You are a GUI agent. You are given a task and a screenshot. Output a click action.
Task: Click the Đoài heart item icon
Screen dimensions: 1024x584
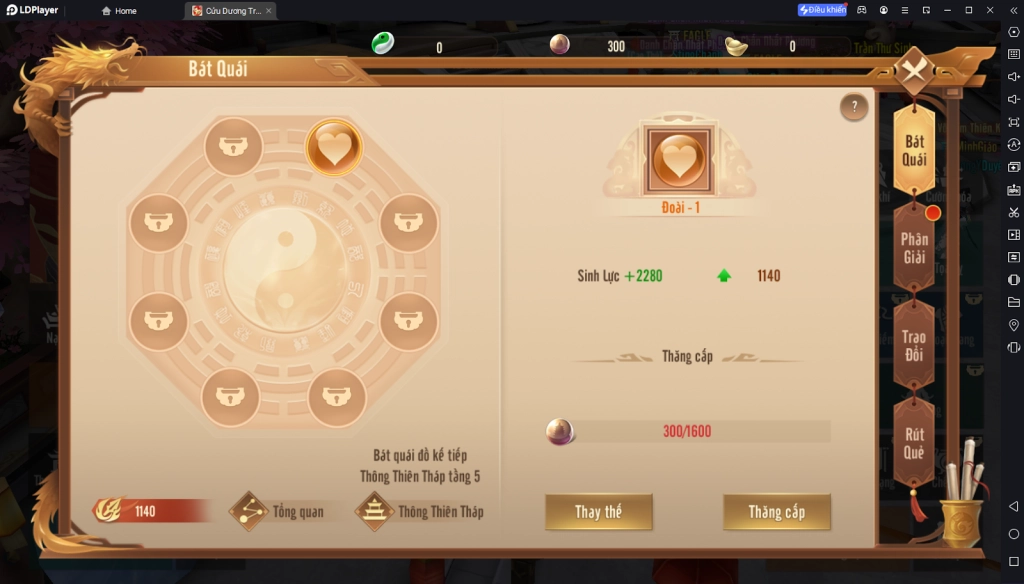(679, 159)
